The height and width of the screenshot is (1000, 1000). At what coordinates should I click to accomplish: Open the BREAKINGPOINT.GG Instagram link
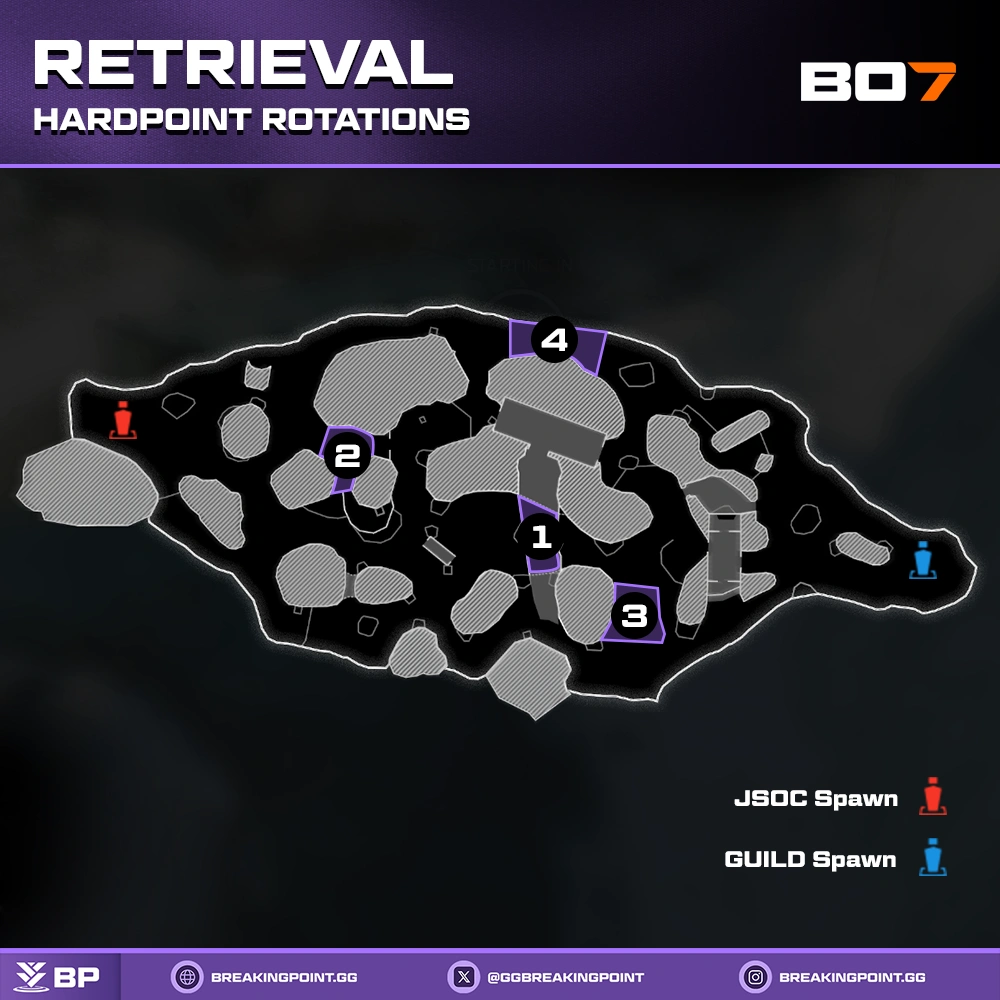click(x=833, y=977)
